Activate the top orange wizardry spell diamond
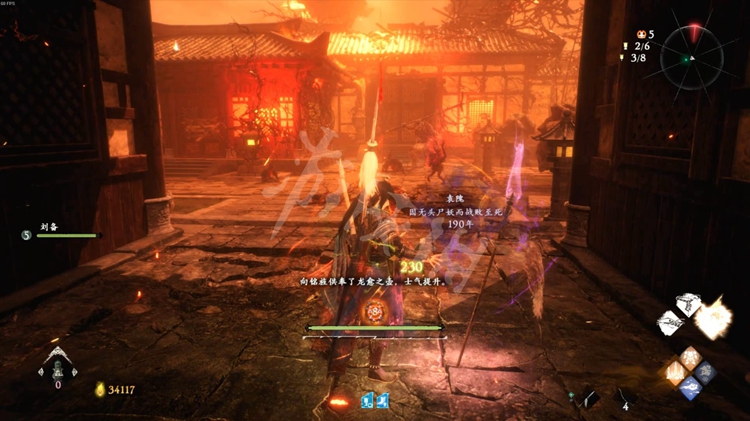The height and width of the screenshot is (421, 750). (690, 357)
